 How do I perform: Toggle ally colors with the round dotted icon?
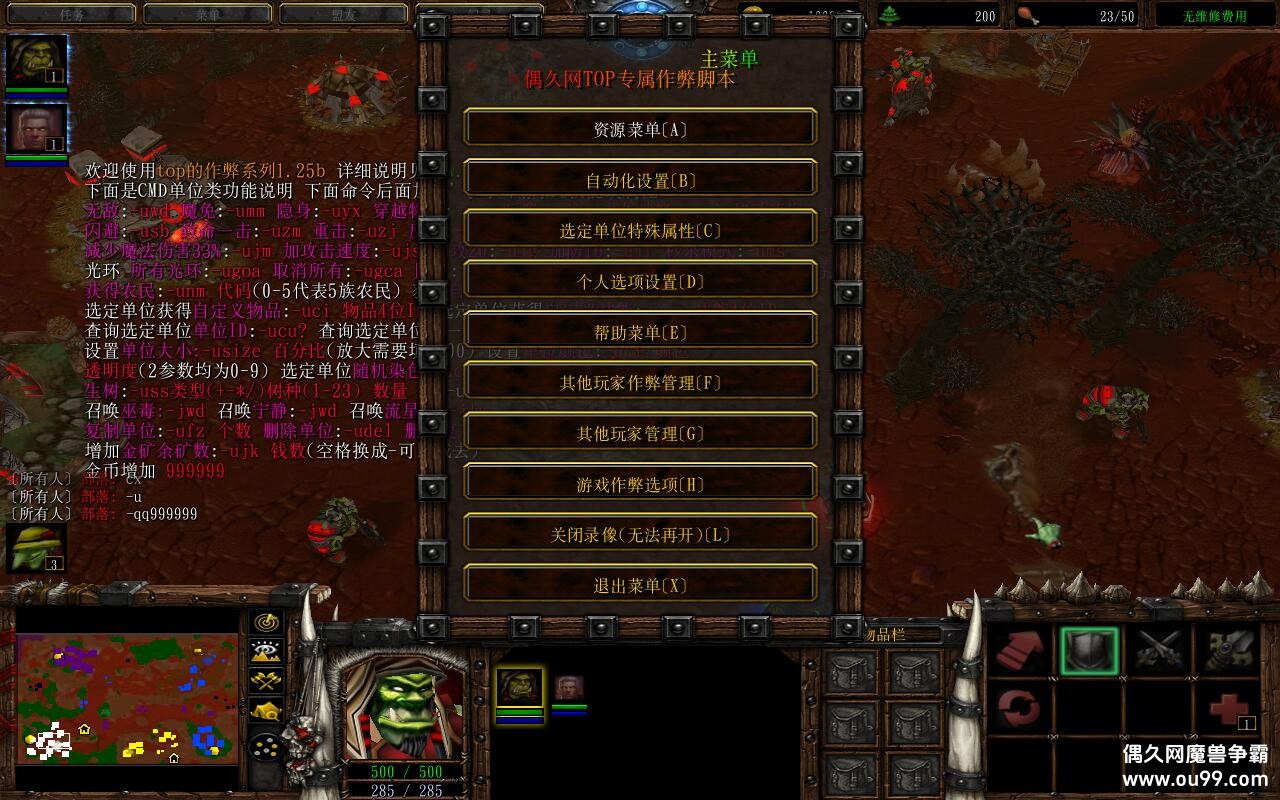click(x=265, y=746)
